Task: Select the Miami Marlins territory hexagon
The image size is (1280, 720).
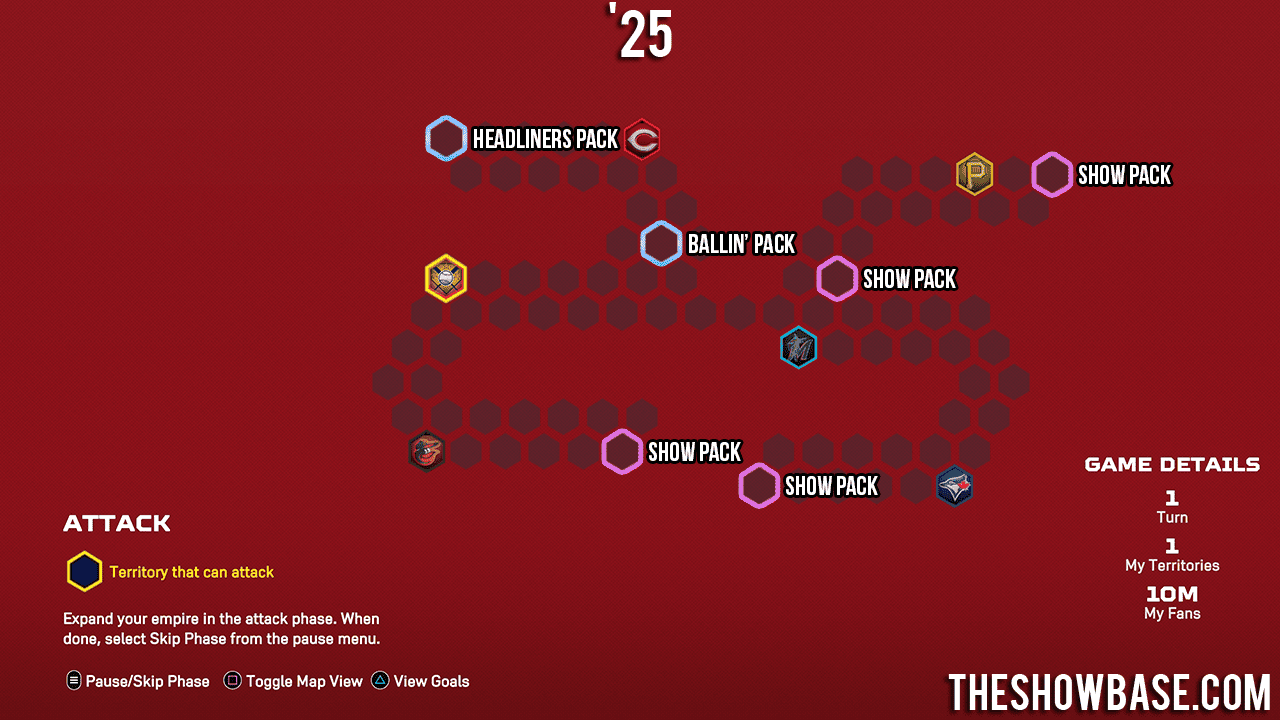Action: click(798, 348)
